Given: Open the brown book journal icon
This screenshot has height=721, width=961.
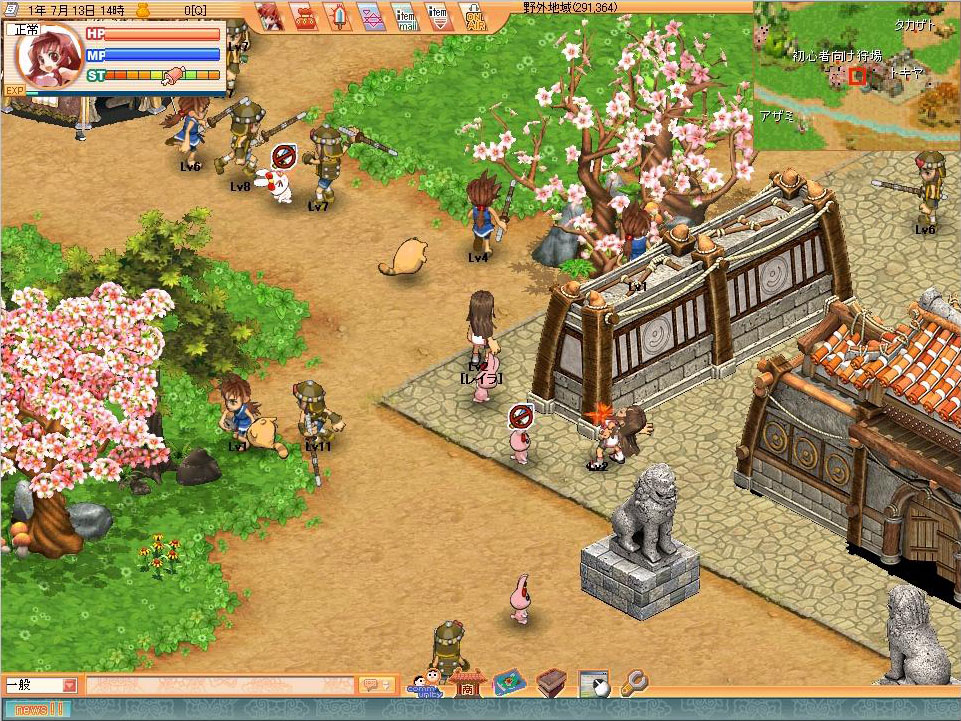Looking at the screenshot, I should 551,683.
